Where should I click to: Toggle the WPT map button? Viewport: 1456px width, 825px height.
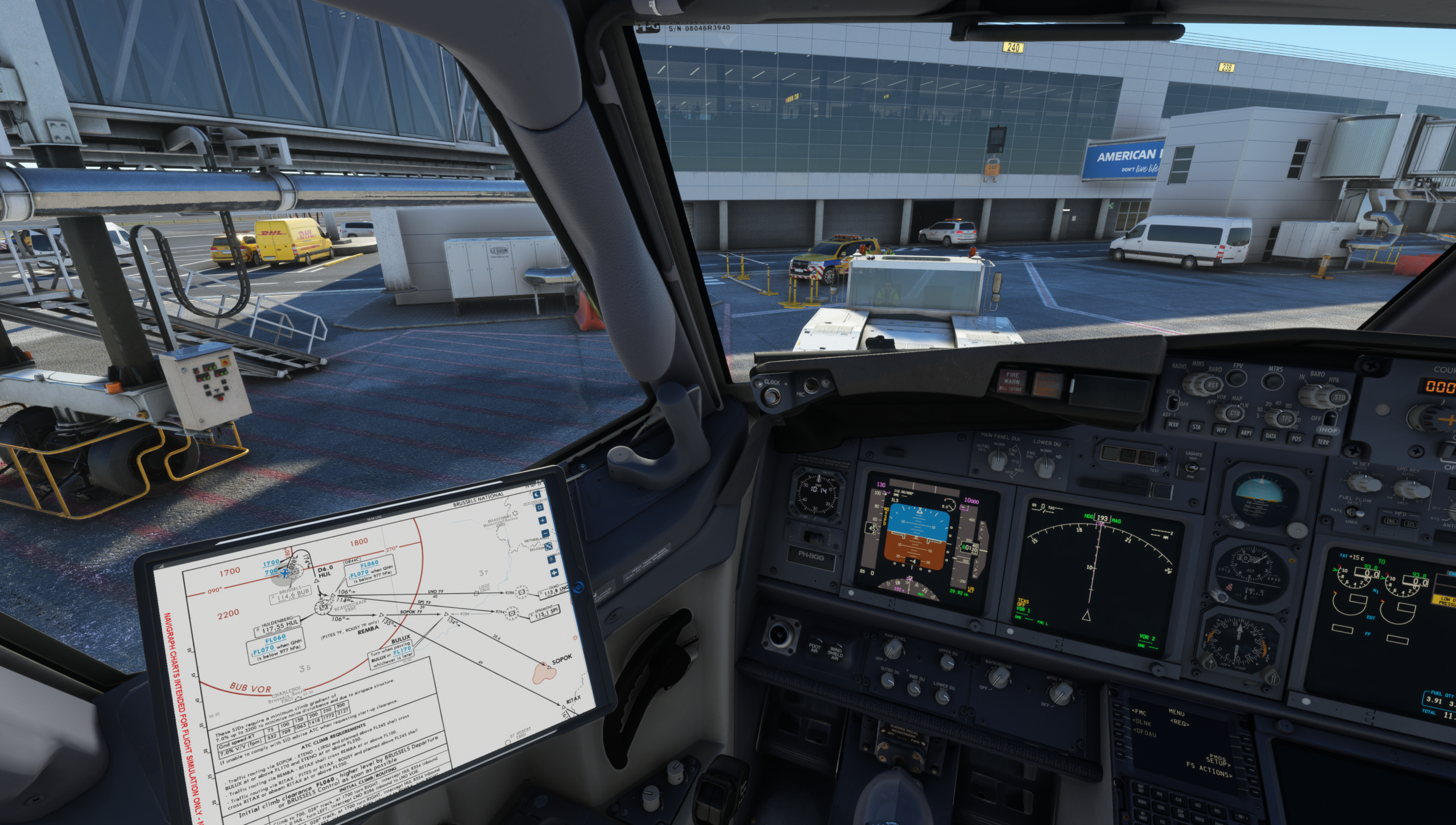point(1221,430)
